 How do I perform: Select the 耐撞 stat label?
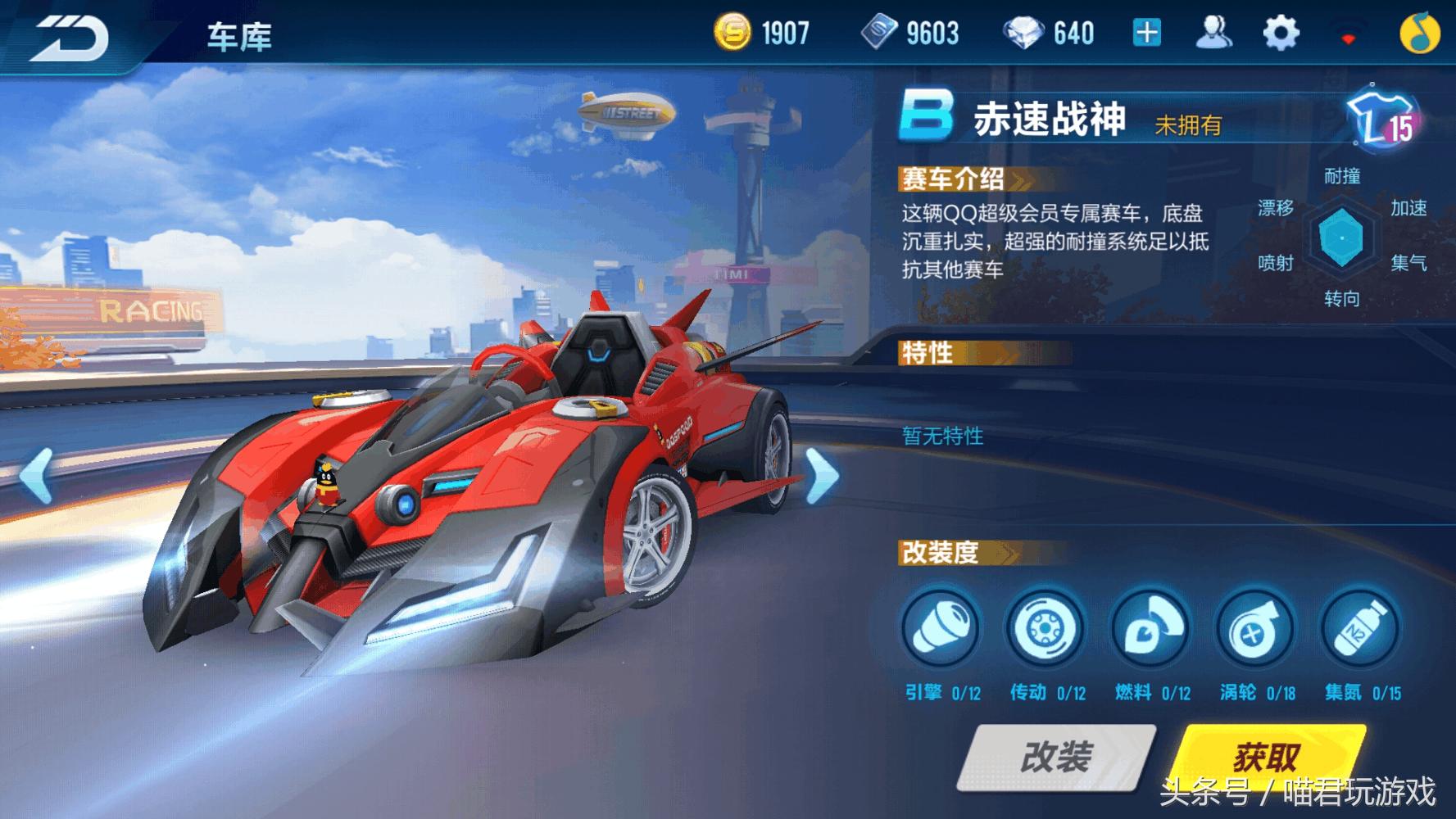(1343, 174)
